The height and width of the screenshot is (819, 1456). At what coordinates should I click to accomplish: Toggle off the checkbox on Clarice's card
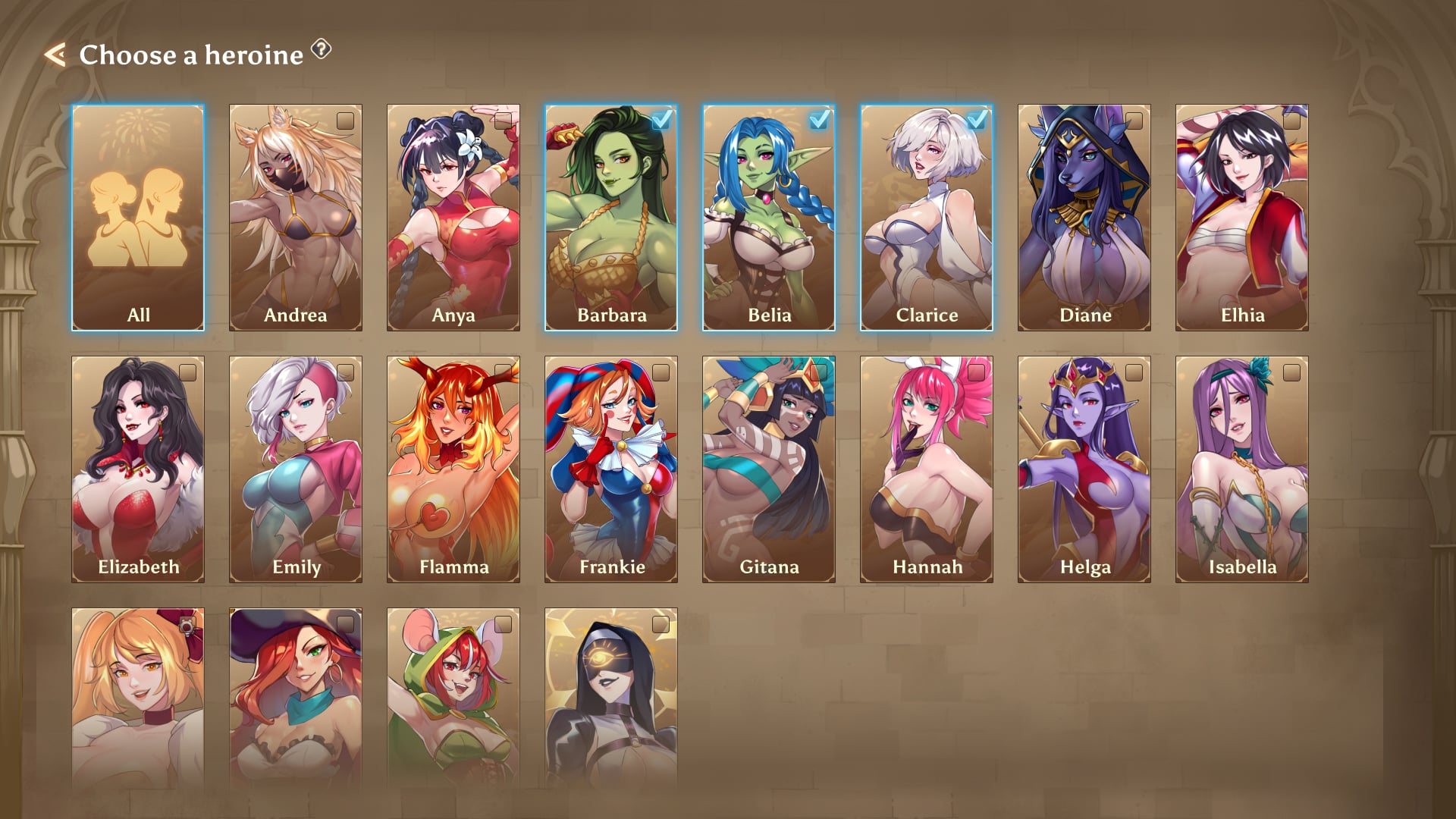(977, 120)
